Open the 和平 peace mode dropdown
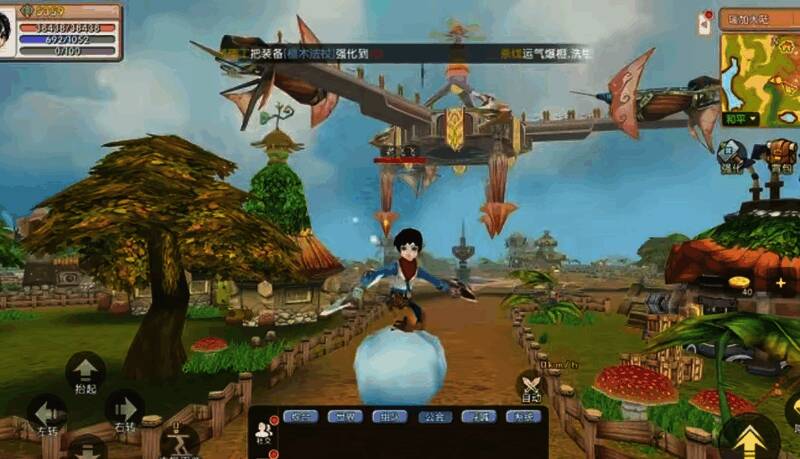 tap(740, 119)
